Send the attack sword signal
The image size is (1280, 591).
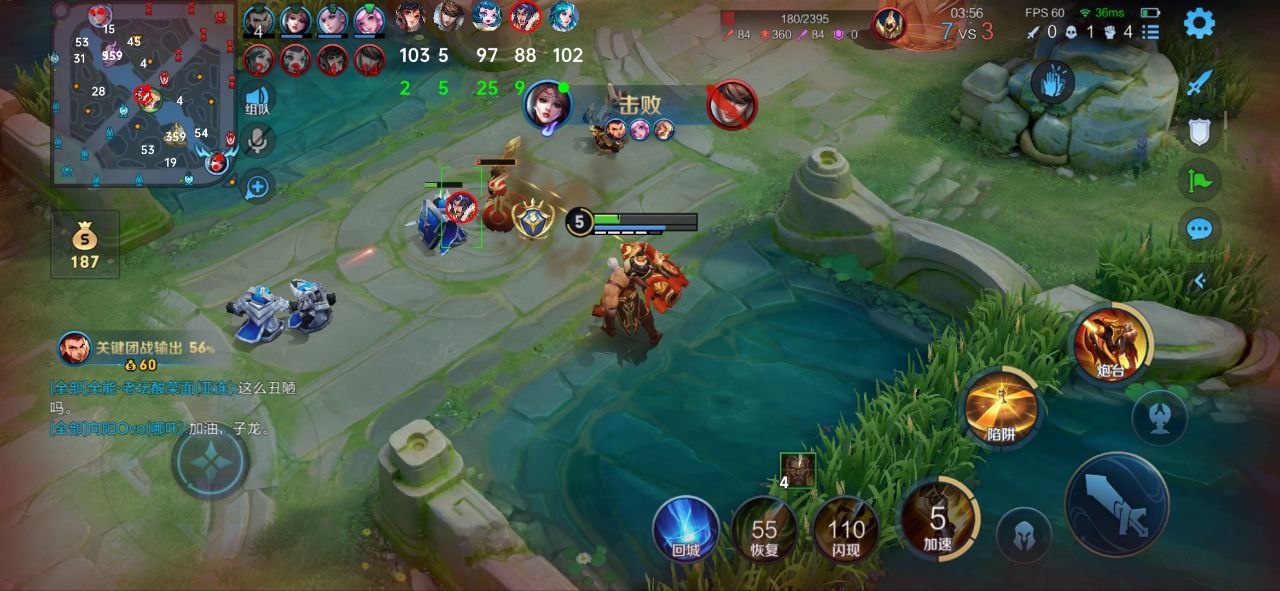1199,83
